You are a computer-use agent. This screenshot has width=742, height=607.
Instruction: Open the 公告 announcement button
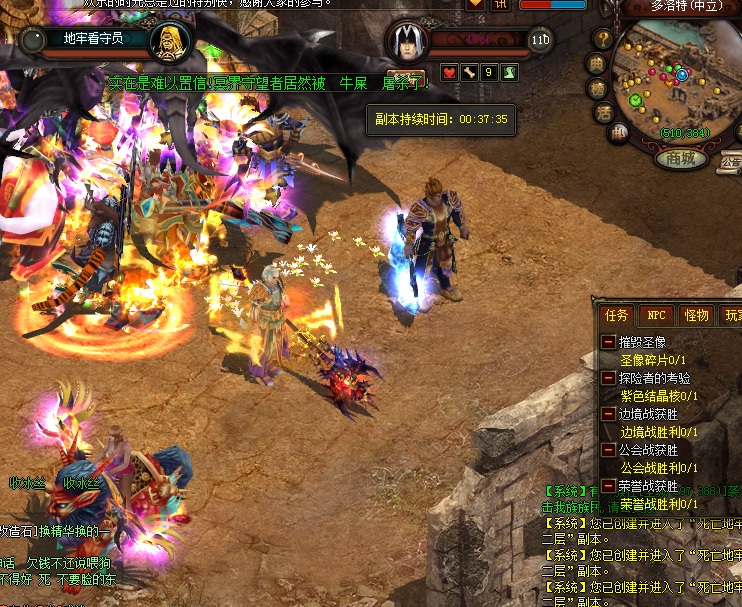click(x=731, y=160)
